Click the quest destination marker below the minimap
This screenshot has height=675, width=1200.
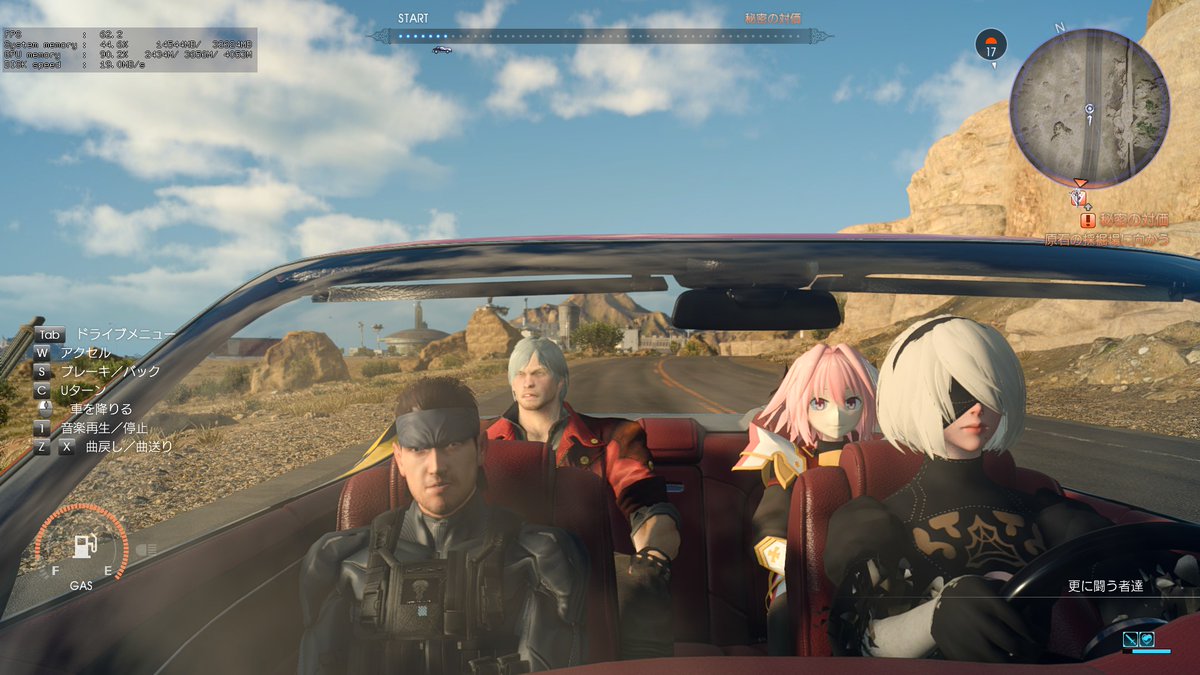[1078, 197]
